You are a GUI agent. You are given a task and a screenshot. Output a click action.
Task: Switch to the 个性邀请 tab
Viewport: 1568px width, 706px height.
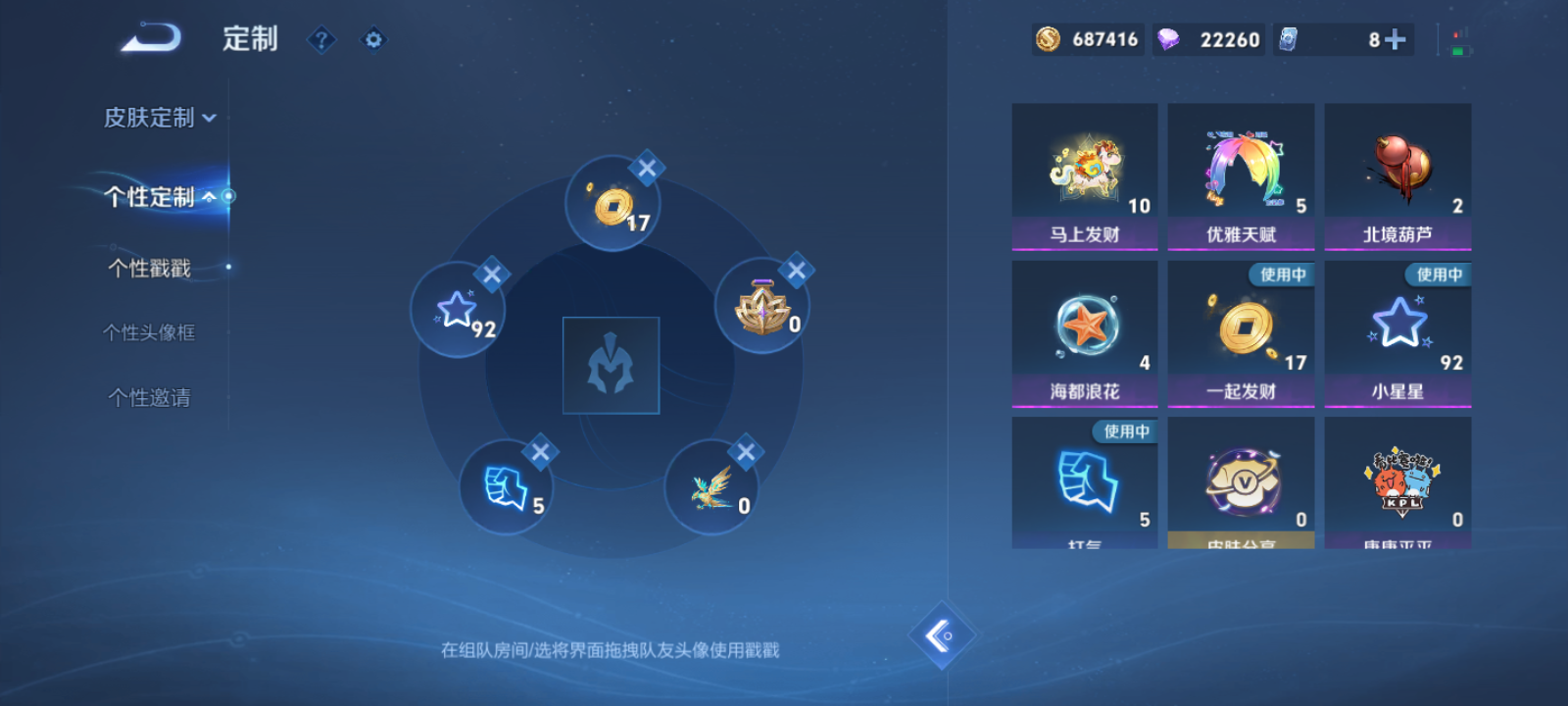tap(147, 397)
